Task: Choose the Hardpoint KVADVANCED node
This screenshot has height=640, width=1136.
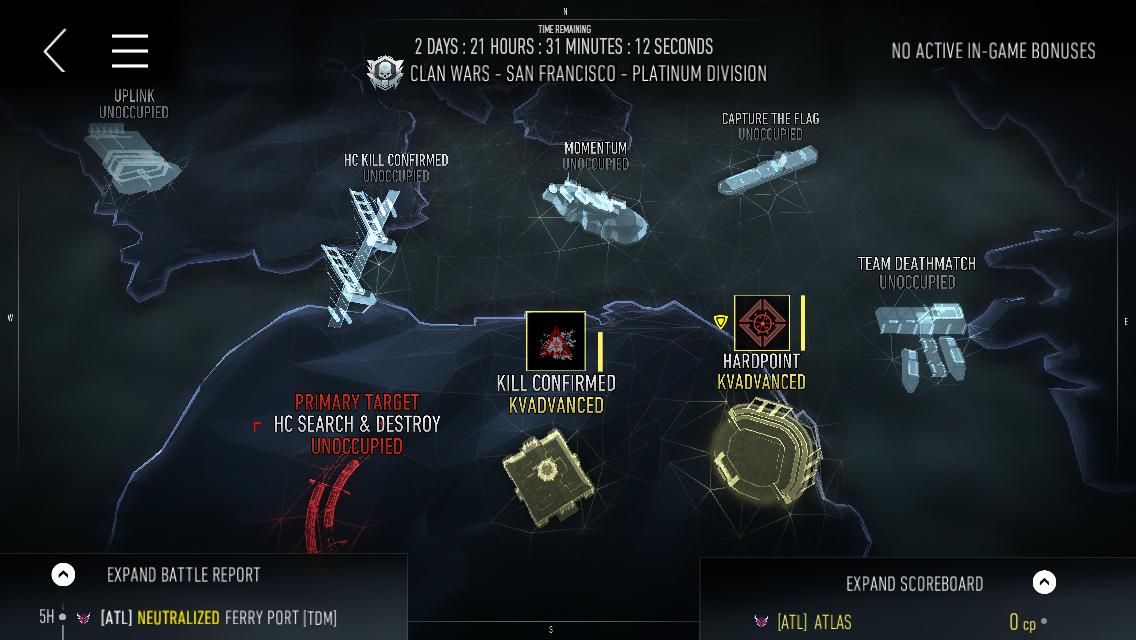Action: [766, 450]
